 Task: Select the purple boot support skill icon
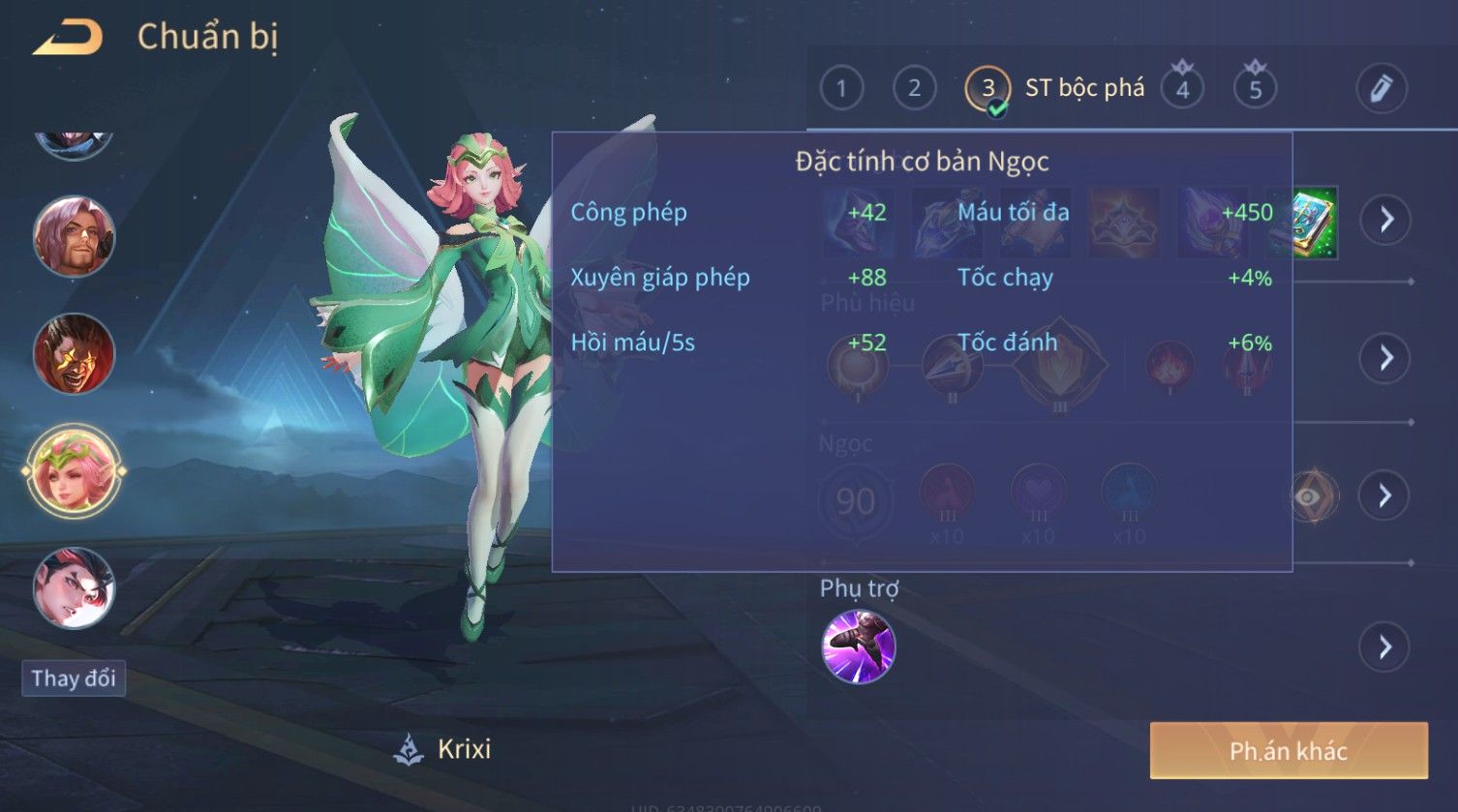[858, 647]
